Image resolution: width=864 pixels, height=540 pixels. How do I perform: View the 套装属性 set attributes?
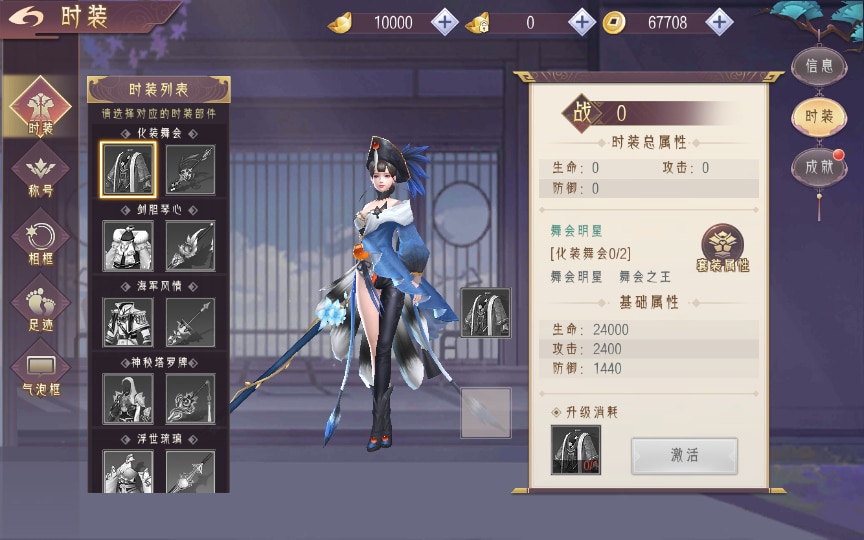click(x=723, y=249)
